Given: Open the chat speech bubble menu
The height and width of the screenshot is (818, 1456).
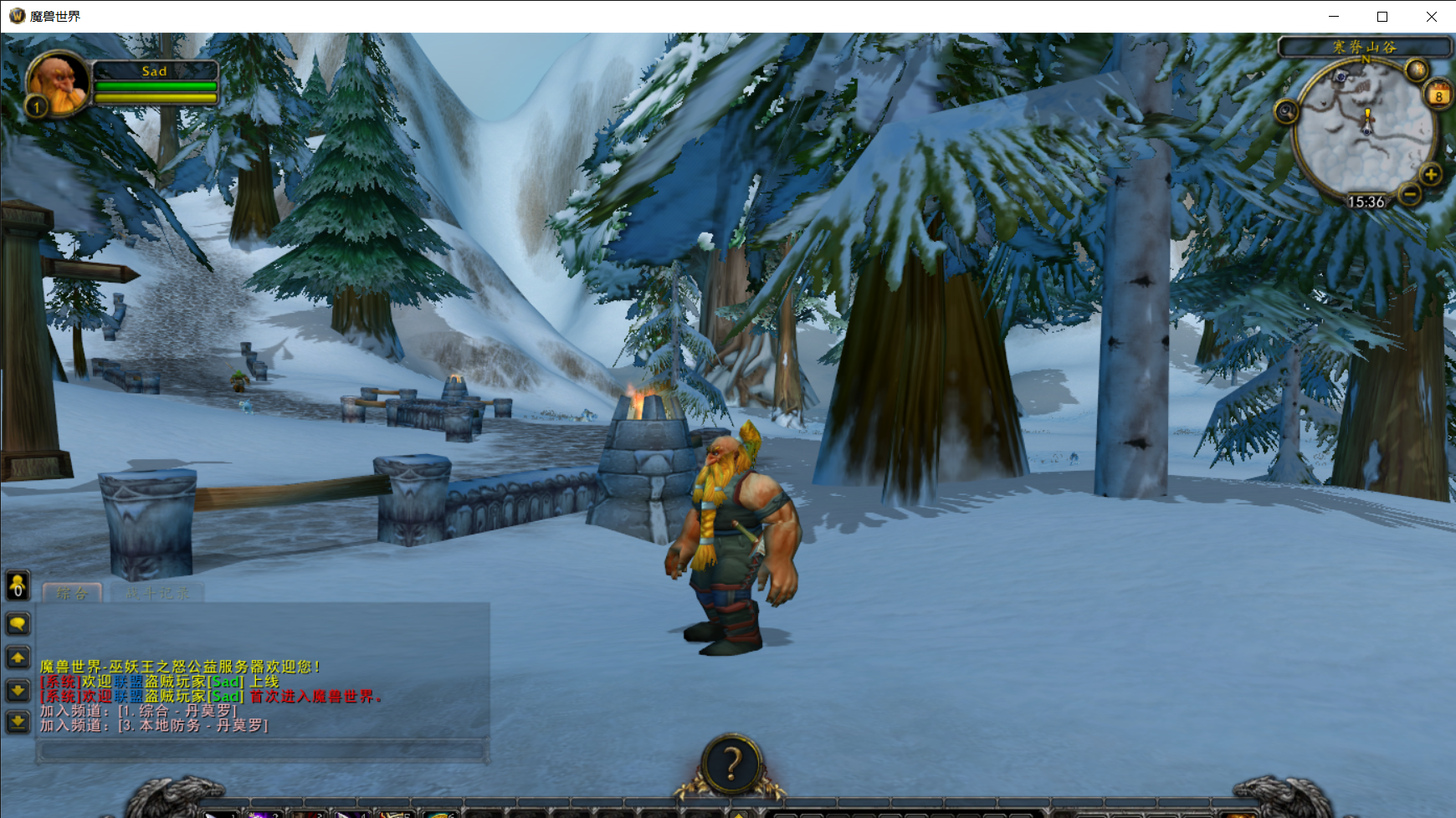Looking at the screenshot, I should [x=18, y=624].
